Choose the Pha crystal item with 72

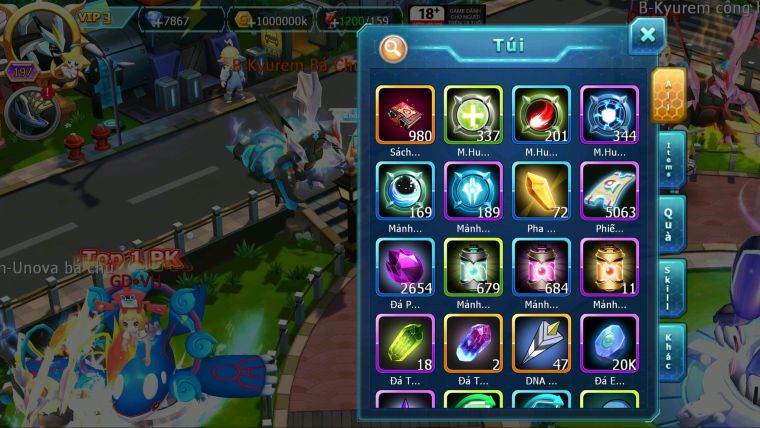tap(541, 191)
